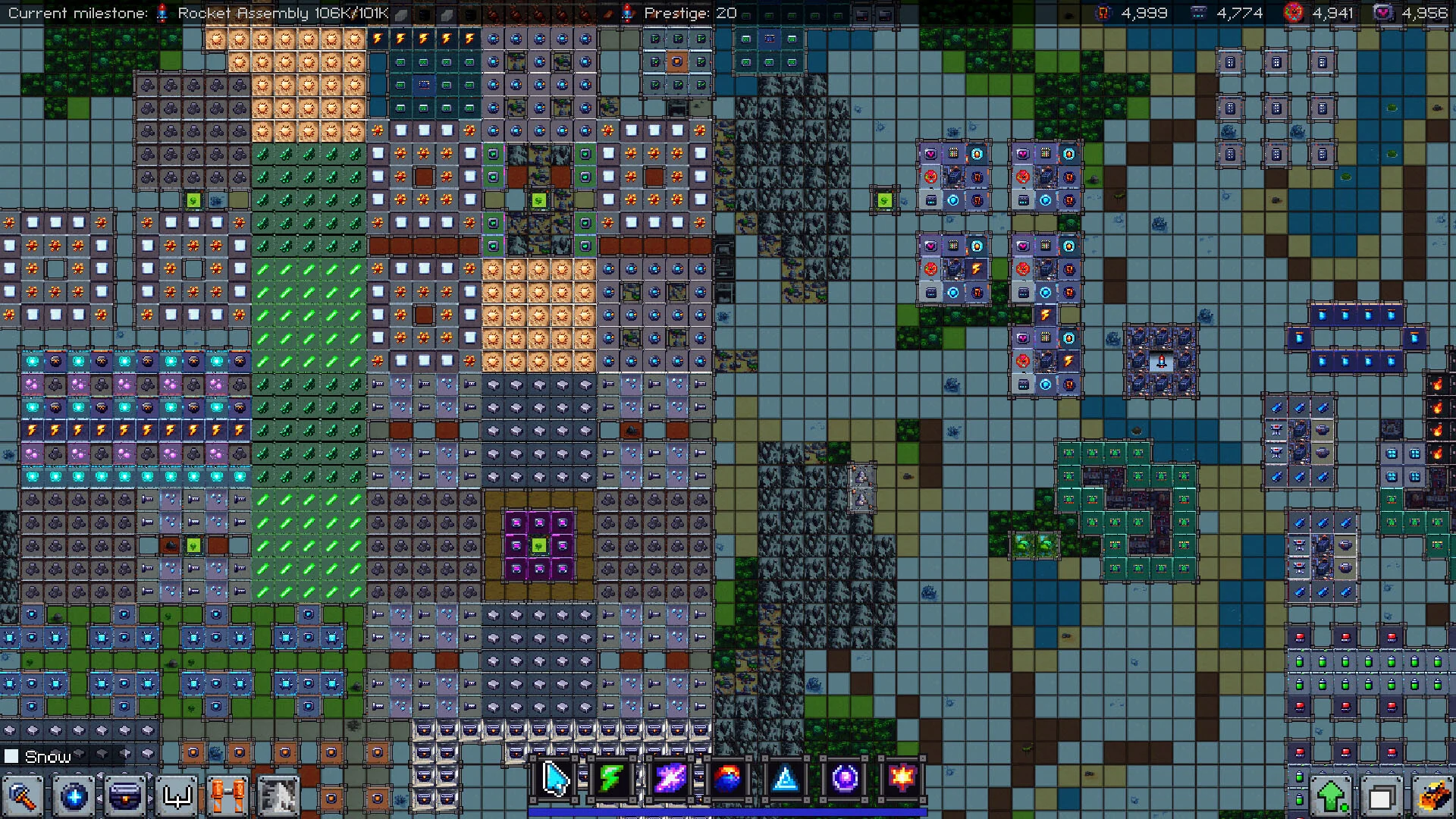Image resolution: width=1456 pixels, height=819 pixels.
Task: Trigger the purple swirl orb ability
Action: coord(844,779)
